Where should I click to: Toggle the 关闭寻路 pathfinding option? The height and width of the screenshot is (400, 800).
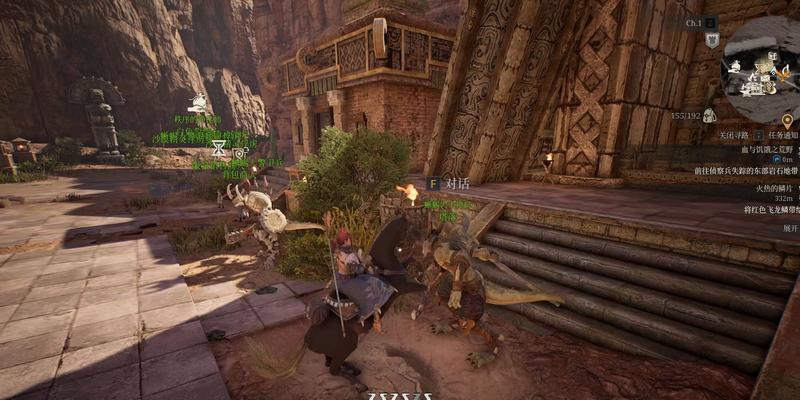click(732, 134)
